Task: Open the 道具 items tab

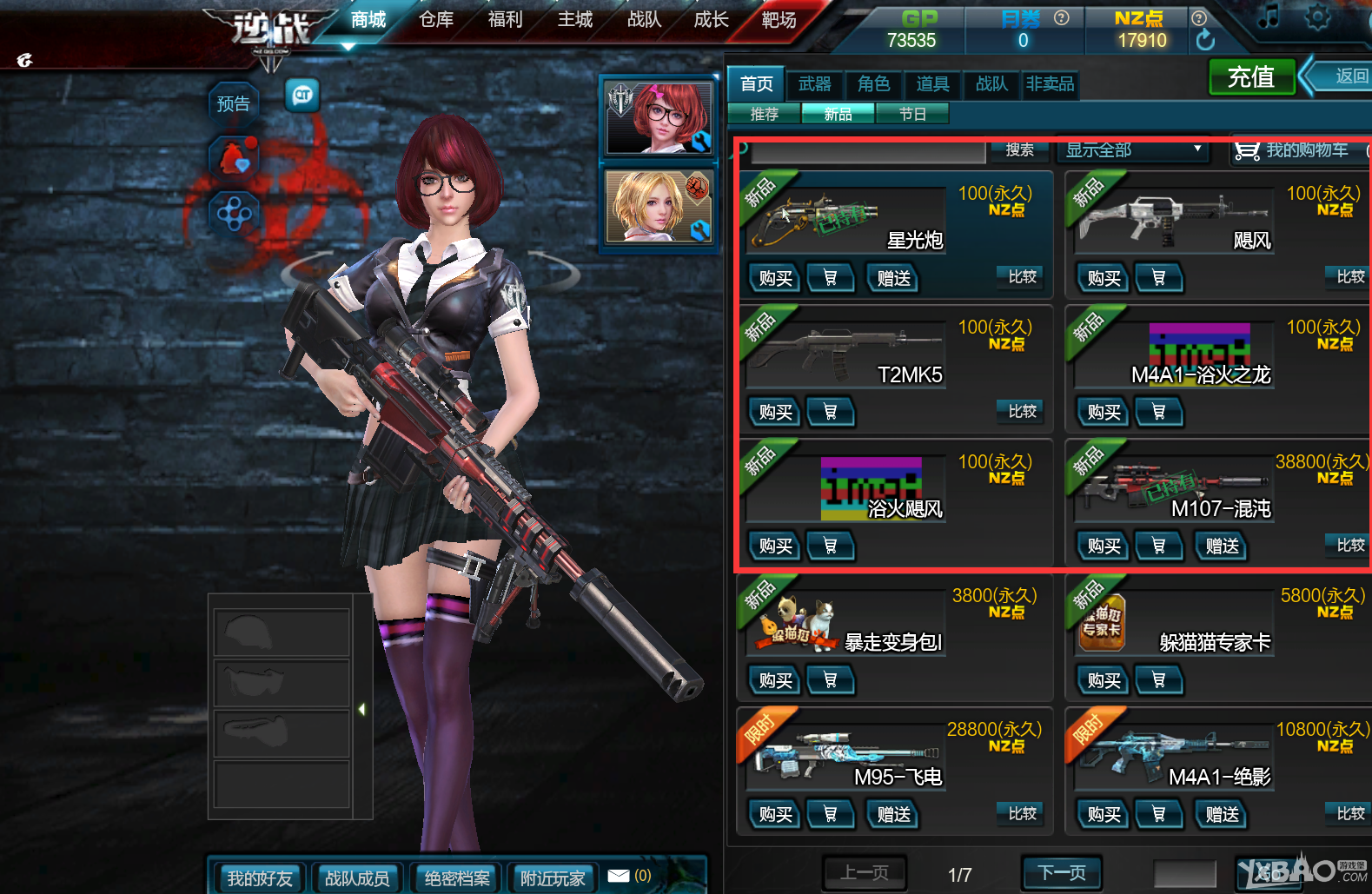Action: point(932,83)
